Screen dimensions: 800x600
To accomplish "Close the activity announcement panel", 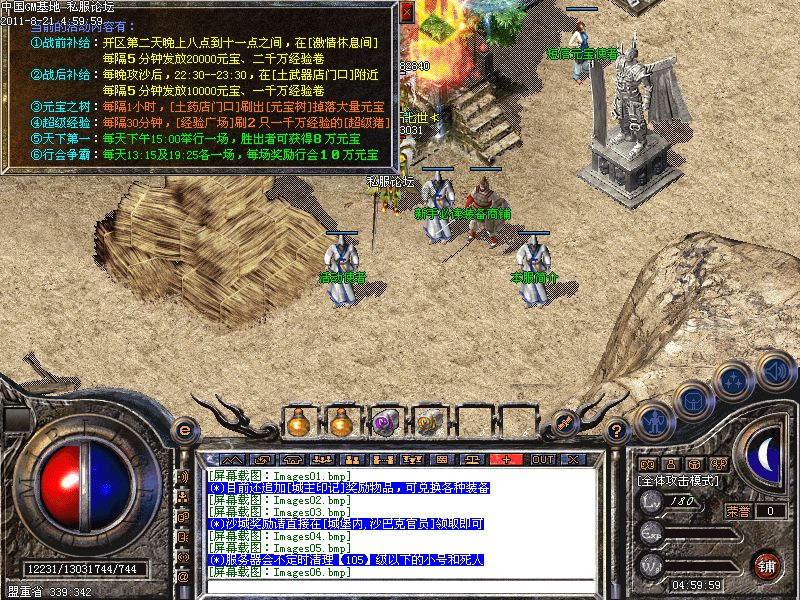I will pyautogui.click(x=406, y=13).
